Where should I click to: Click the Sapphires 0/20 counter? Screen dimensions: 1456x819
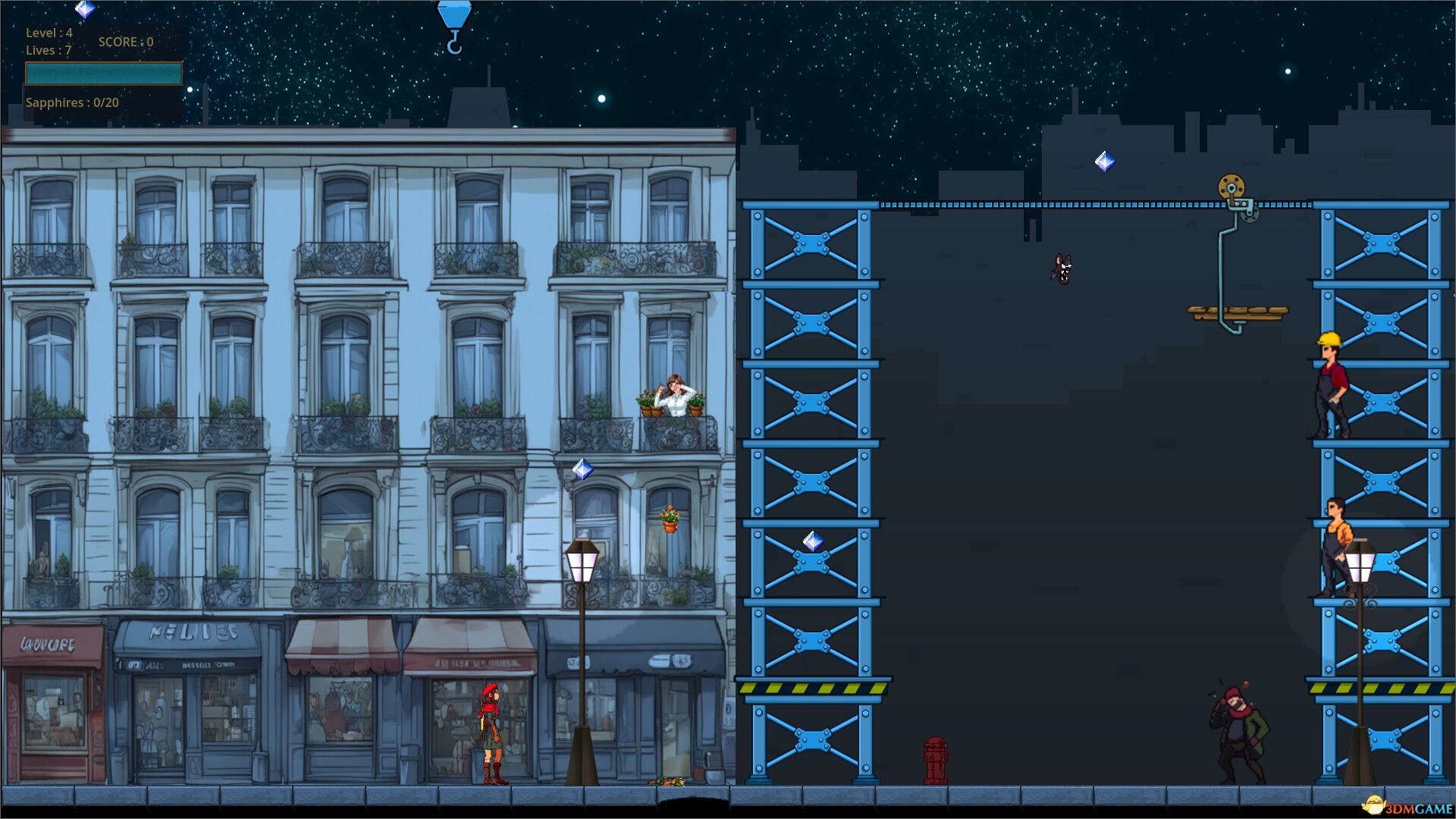(72, 102)
